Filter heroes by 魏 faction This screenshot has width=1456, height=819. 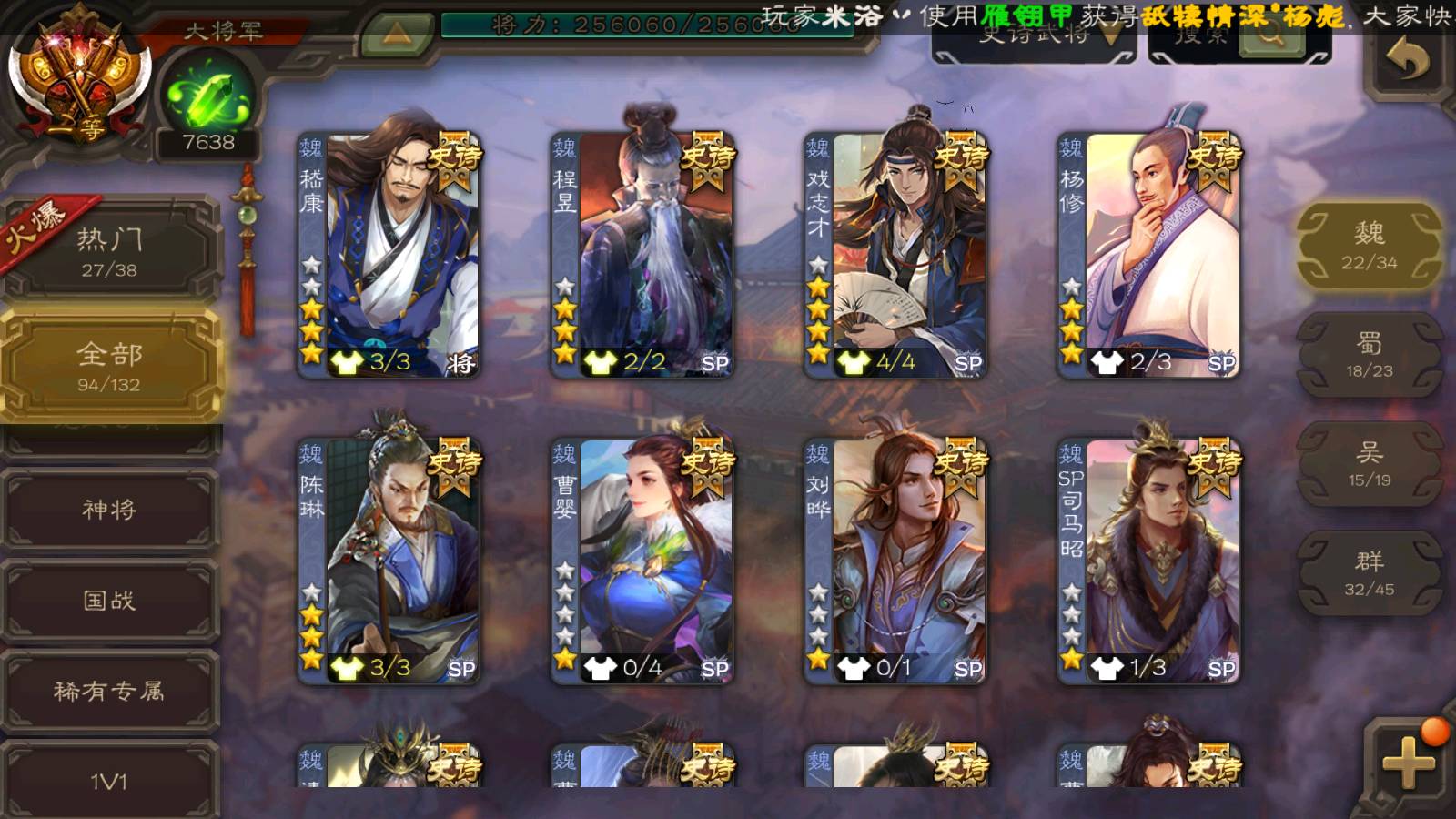tap(1369, 246)
